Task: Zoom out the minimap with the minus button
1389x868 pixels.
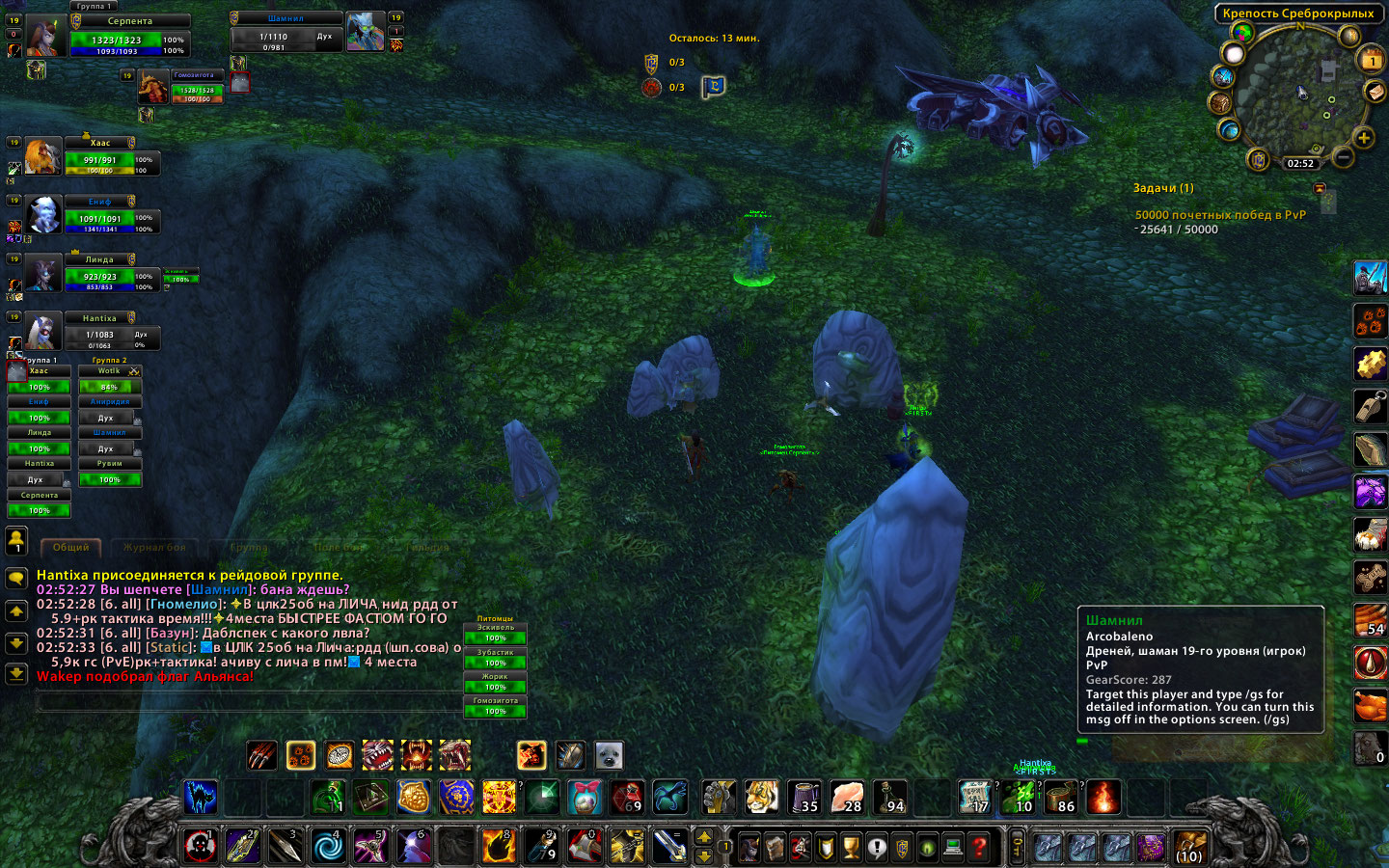Action: click(1343, 156)
